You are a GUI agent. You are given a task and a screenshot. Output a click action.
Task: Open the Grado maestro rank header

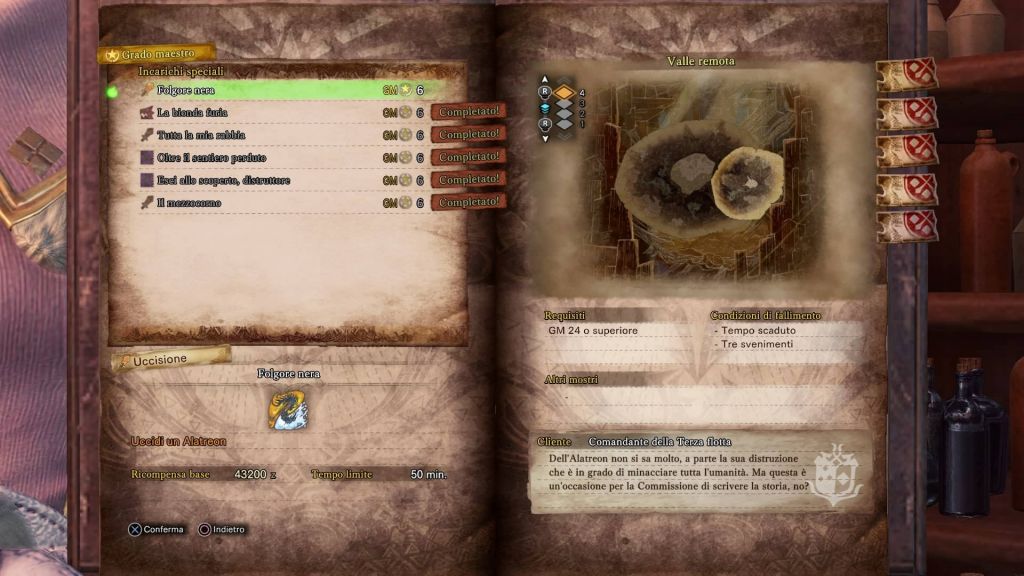[x=158, y=53]
